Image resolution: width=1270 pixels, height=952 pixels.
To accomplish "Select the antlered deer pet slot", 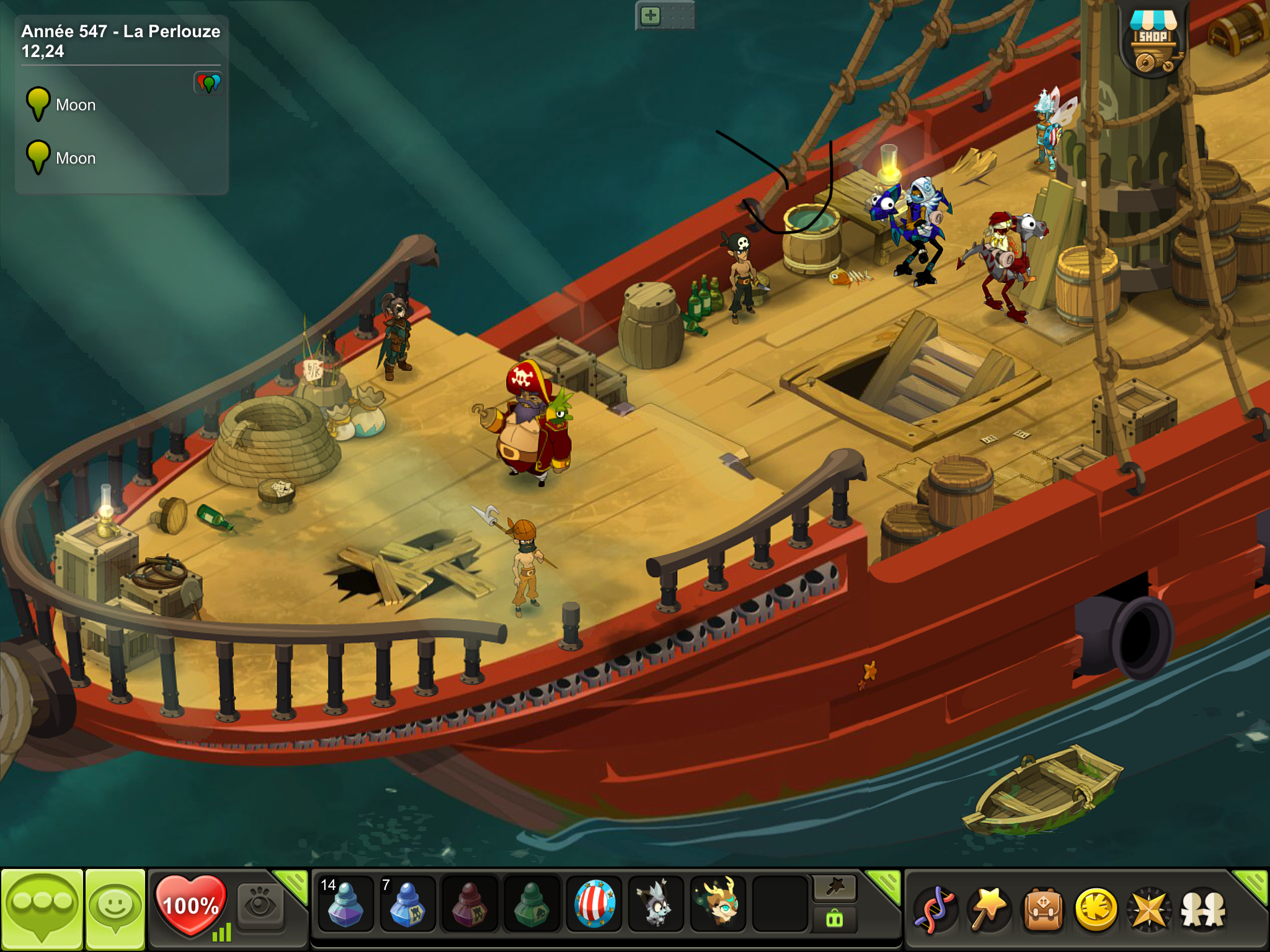I will (x=718, y=905).
